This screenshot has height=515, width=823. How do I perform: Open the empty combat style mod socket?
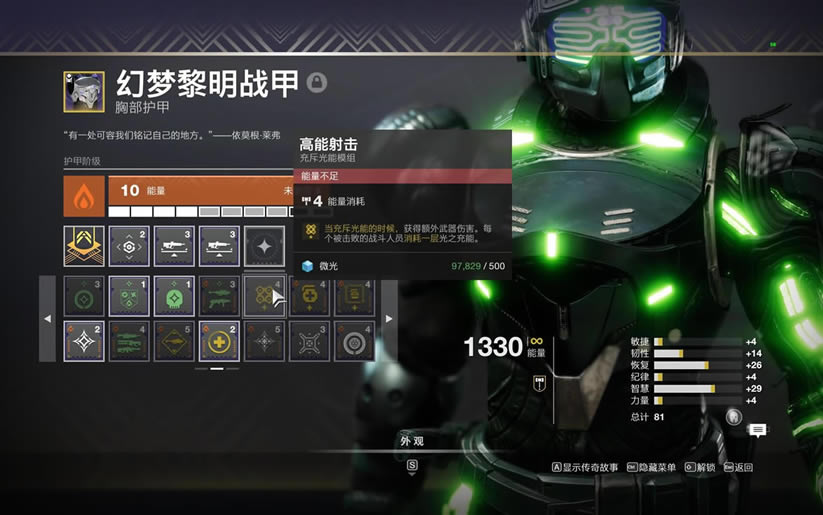tap(264, 246)
